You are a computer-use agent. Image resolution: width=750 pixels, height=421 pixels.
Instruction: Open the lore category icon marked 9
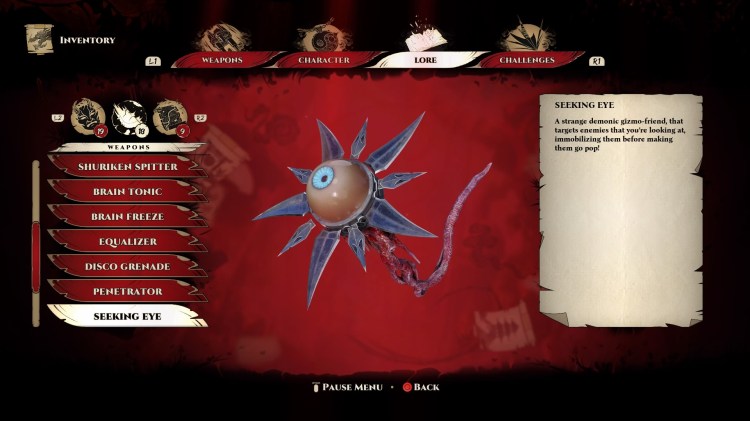(x=166, y=117)
